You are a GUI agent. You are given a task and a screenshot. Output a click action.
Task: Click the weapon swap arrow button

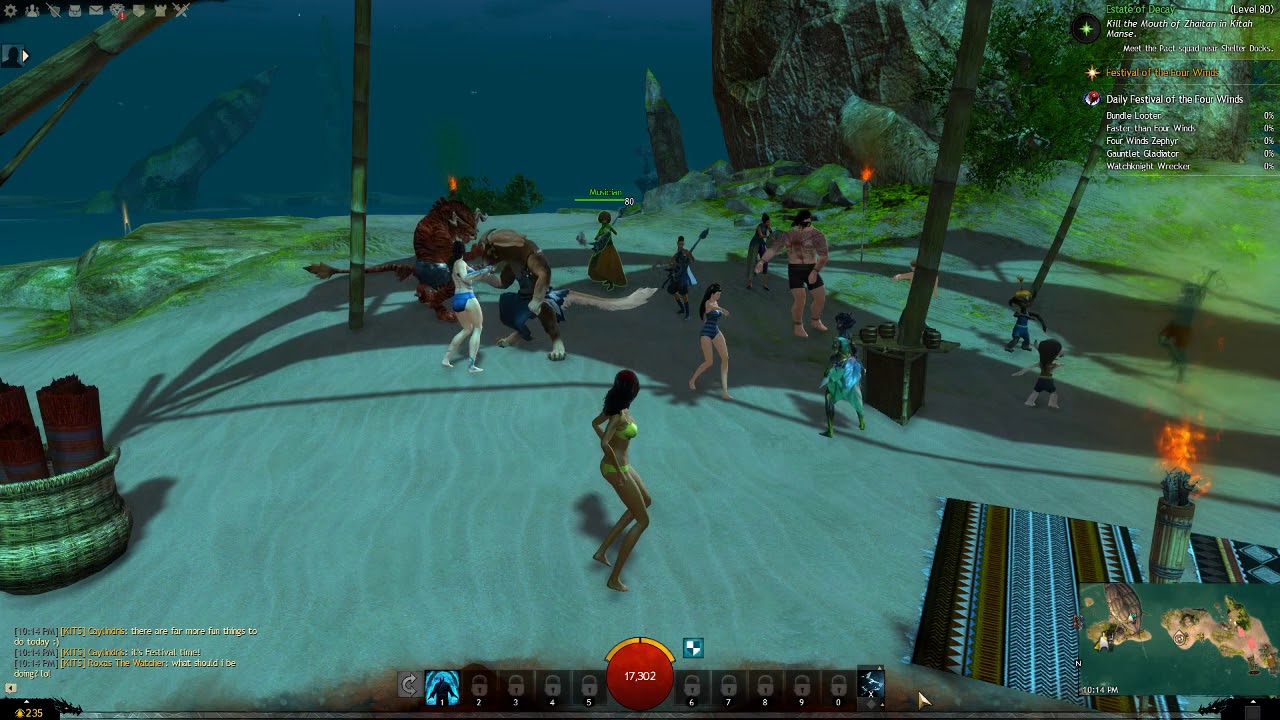pos(408,685)
